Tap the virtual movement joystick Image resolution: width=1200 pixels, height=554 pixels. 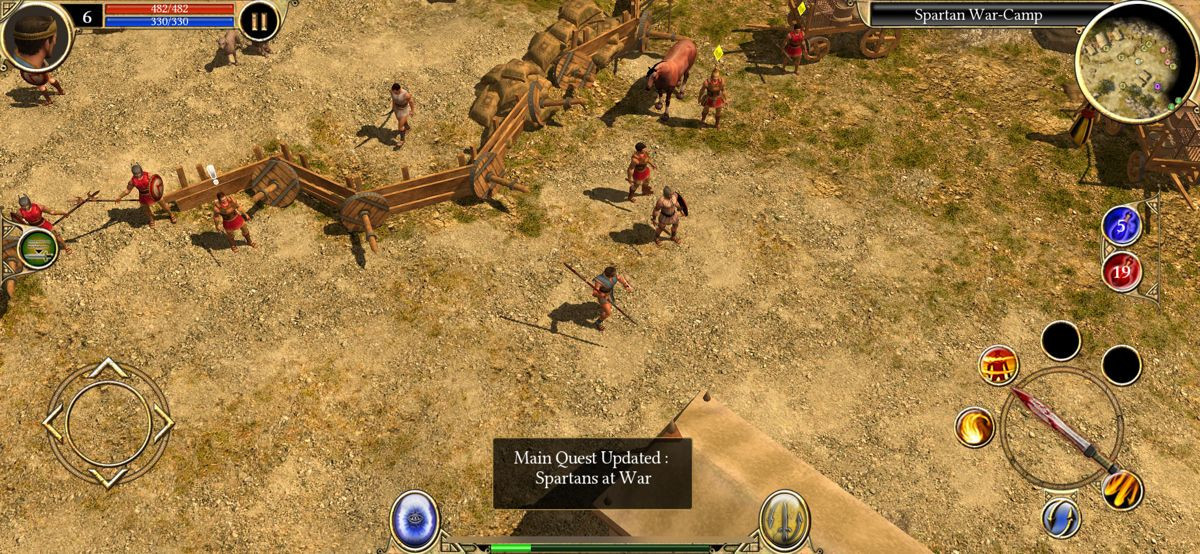point(108,423)
